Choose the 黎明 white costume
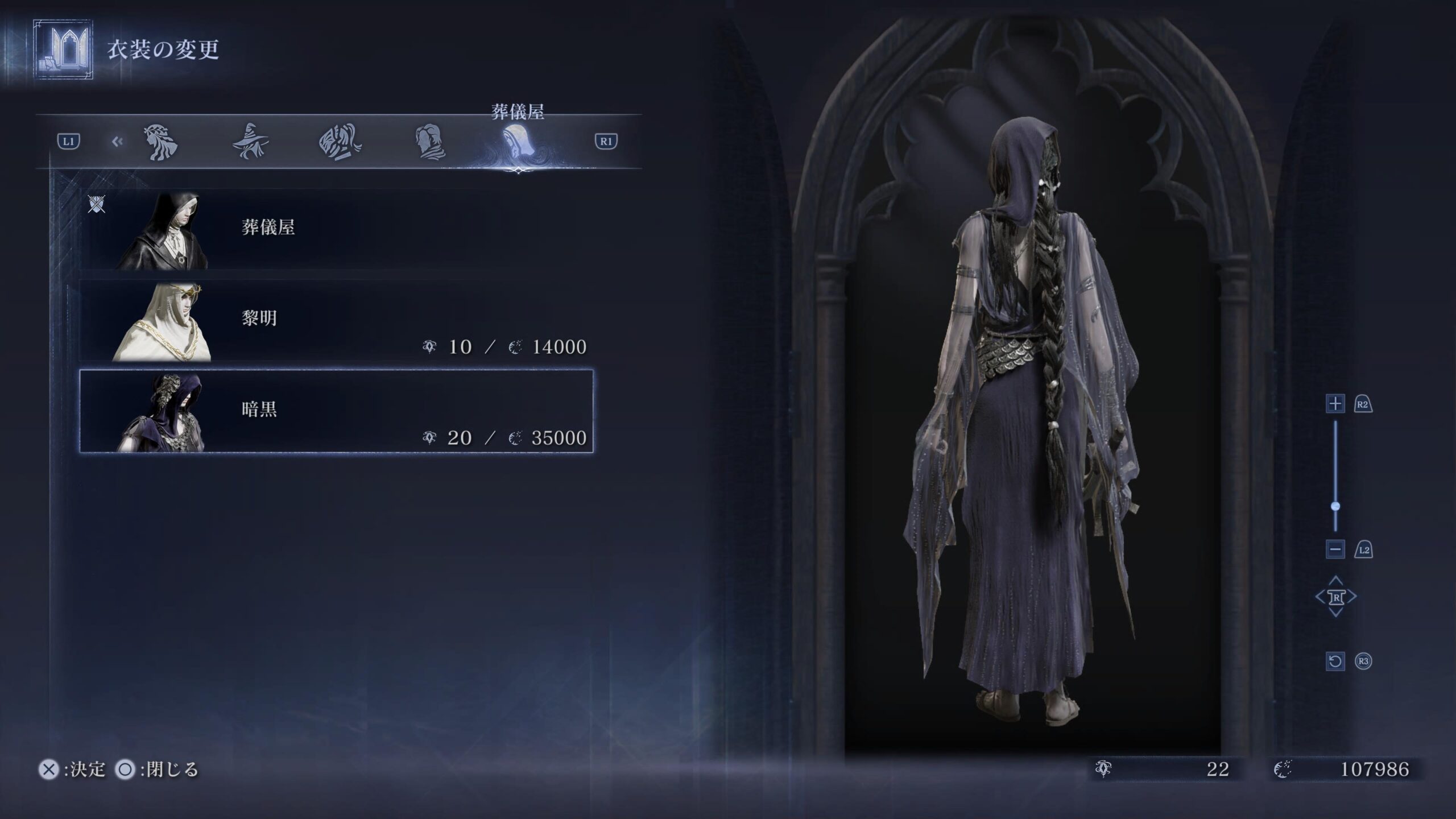The width and height of the screenshot is (1456, 819). 336,320
